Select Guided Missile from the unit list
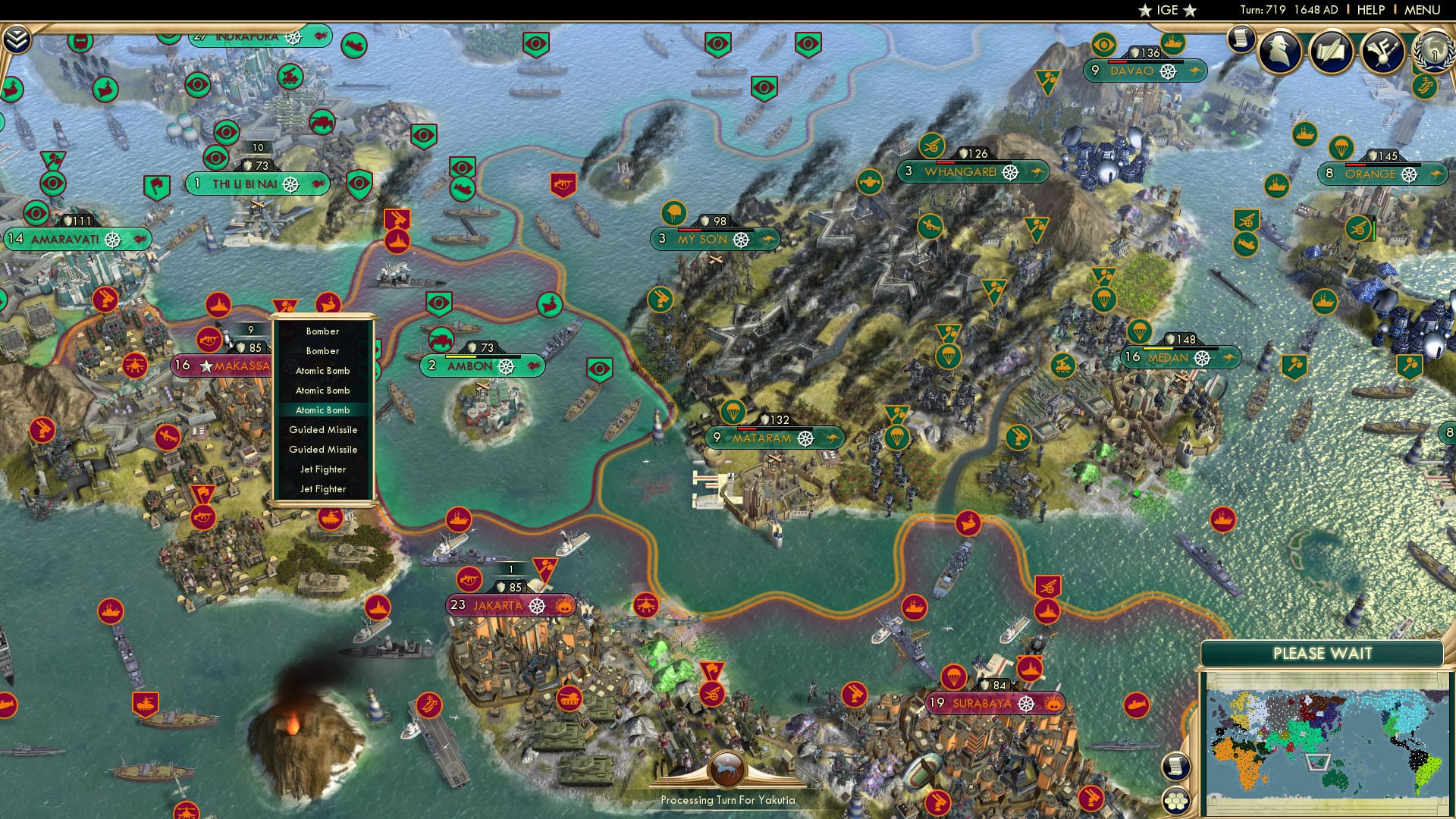Screen dimensions: 1456x819 point(324,429)
